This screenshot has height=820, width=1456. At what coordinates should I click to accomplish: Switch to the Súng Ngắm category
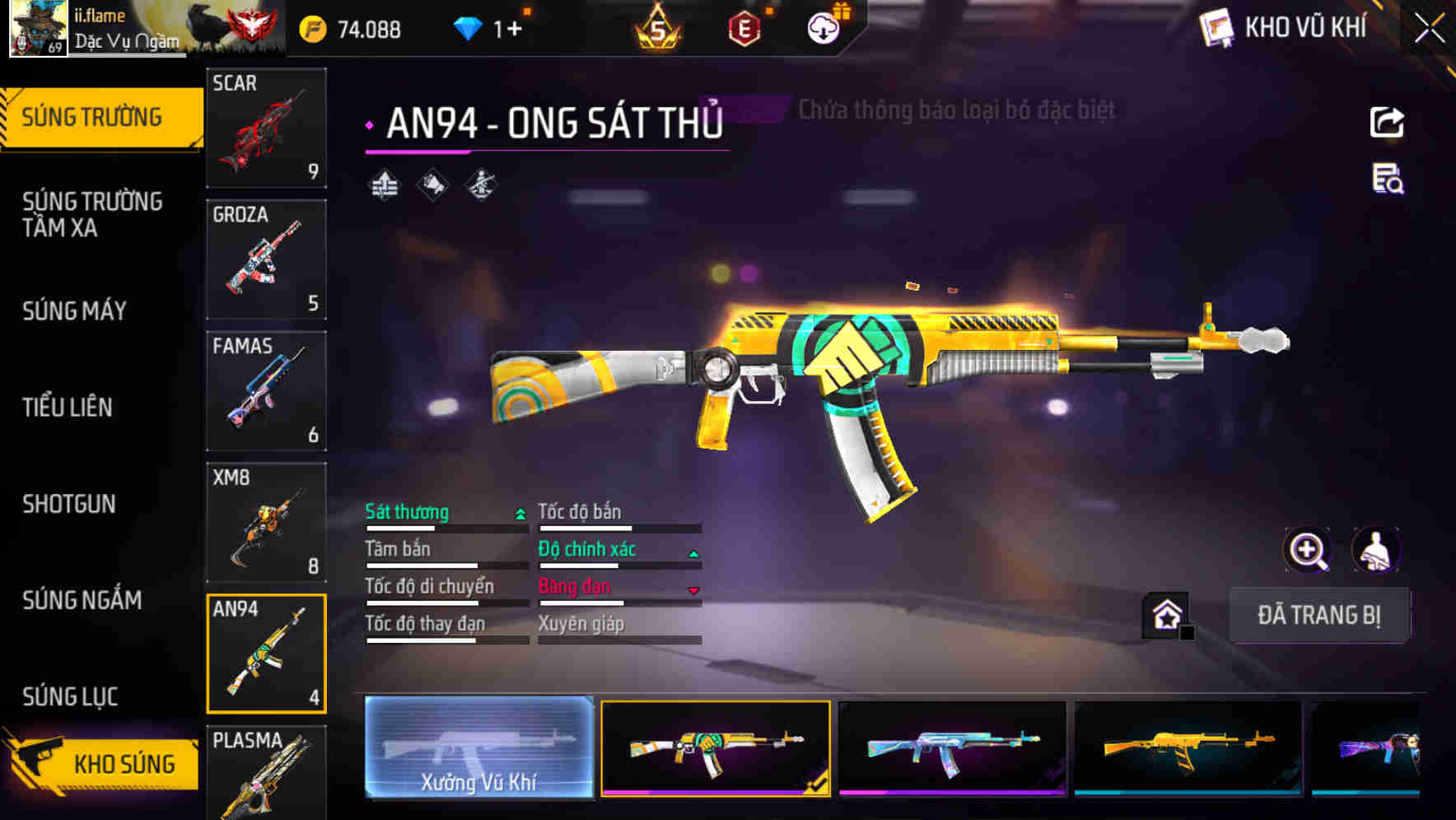(82, 600)
